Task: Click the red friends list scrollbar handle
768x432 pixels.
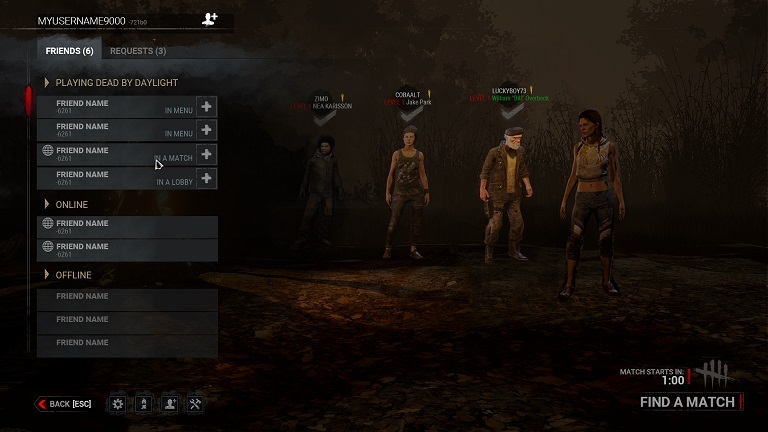Action: pos(29,102)
